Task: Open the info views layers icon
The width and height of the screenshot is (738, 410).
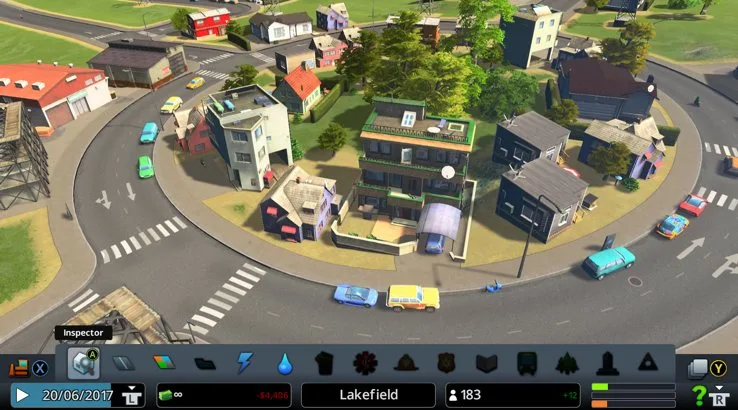Action: click(x=698, y=368)
